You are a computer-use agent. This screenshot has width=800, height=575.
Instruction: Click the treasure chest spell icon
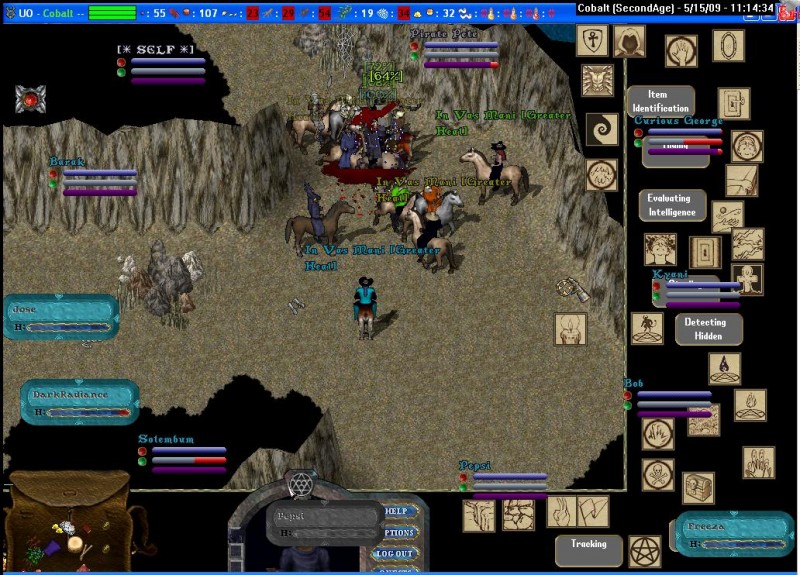(x=698, y=487)
